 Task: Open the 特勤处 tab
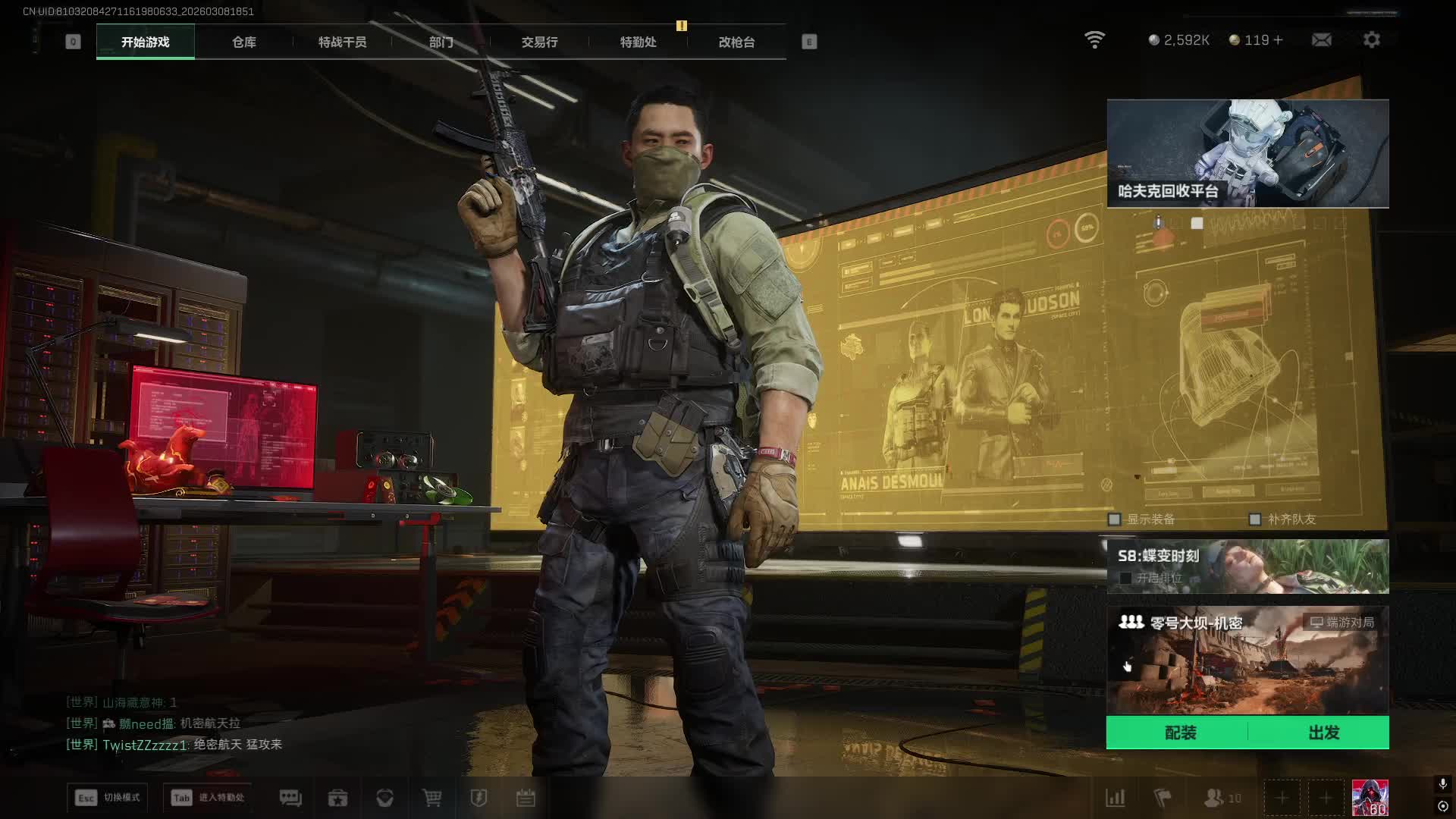pos(638,42)
